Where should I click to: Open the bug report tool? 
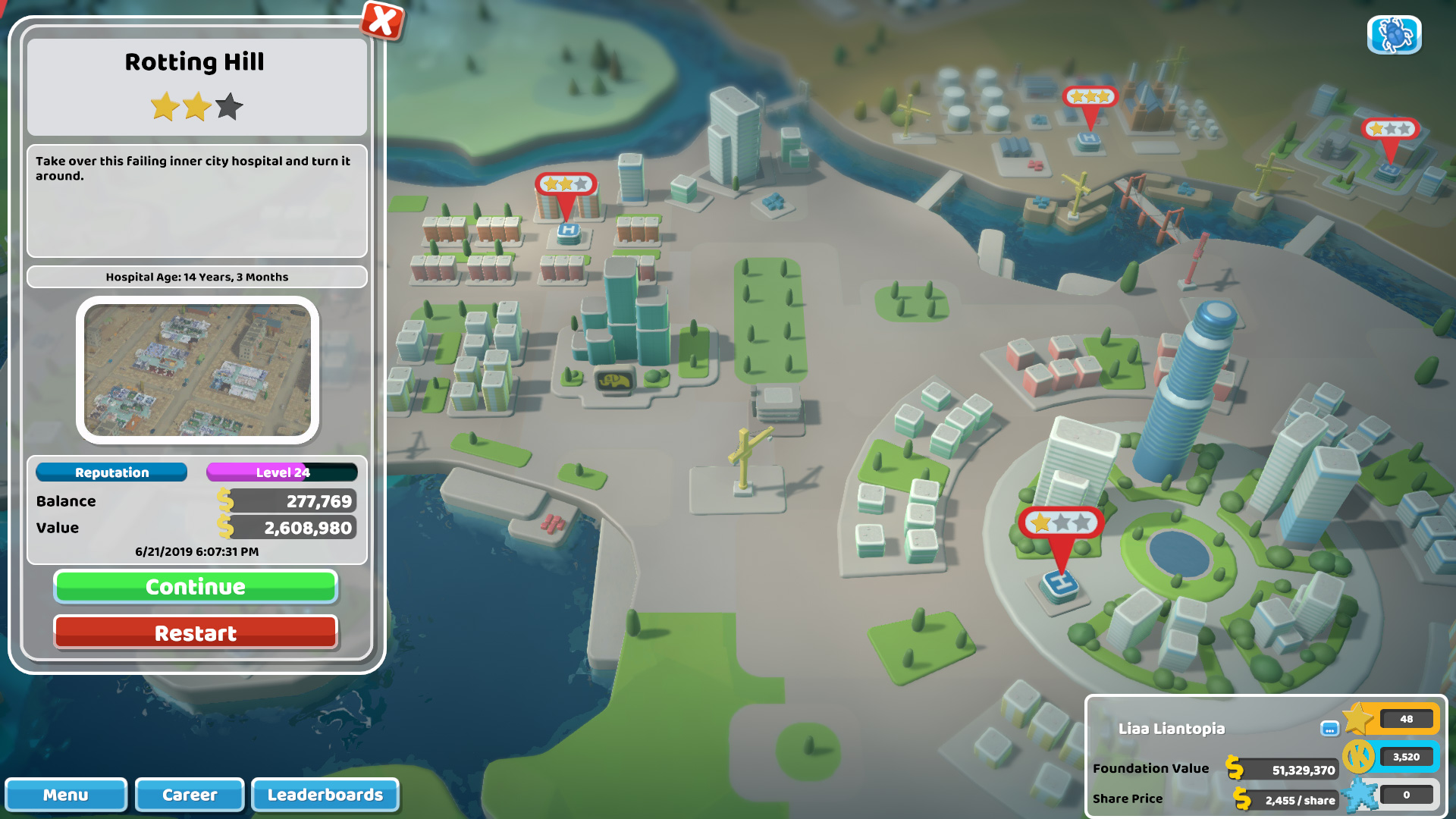pos(1394,34)
